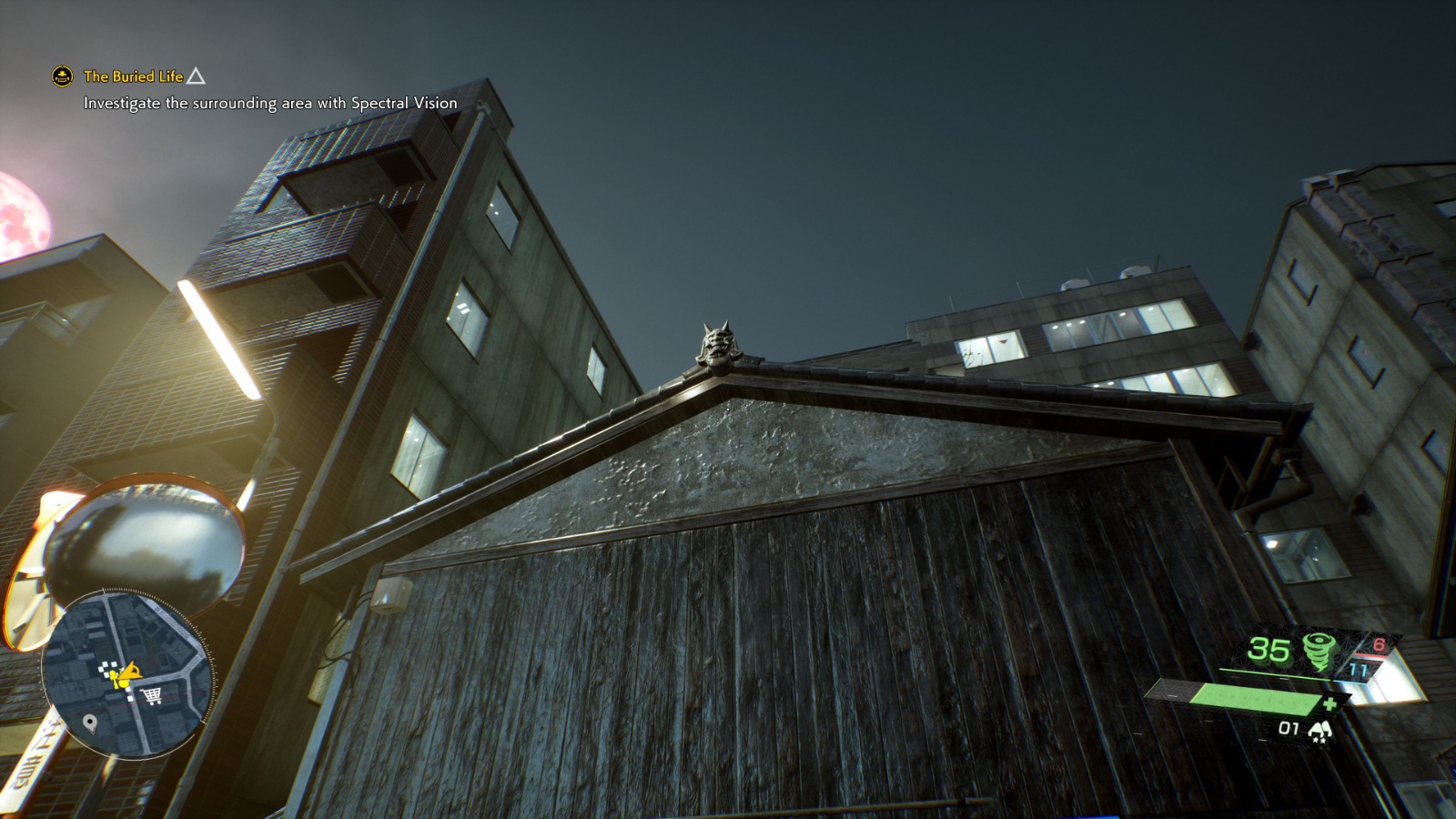
Task: Click the white objective squares on the minimap
Action: click(107, 669)
